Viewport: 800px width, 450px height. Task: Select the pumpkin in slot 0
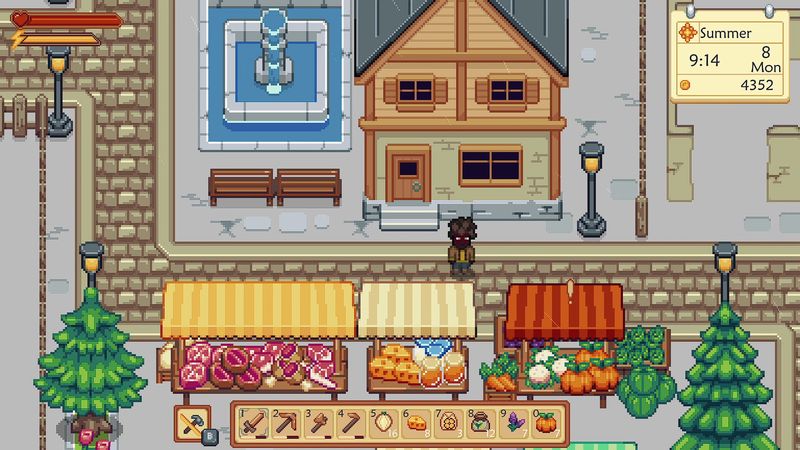[x=547, y=423]
